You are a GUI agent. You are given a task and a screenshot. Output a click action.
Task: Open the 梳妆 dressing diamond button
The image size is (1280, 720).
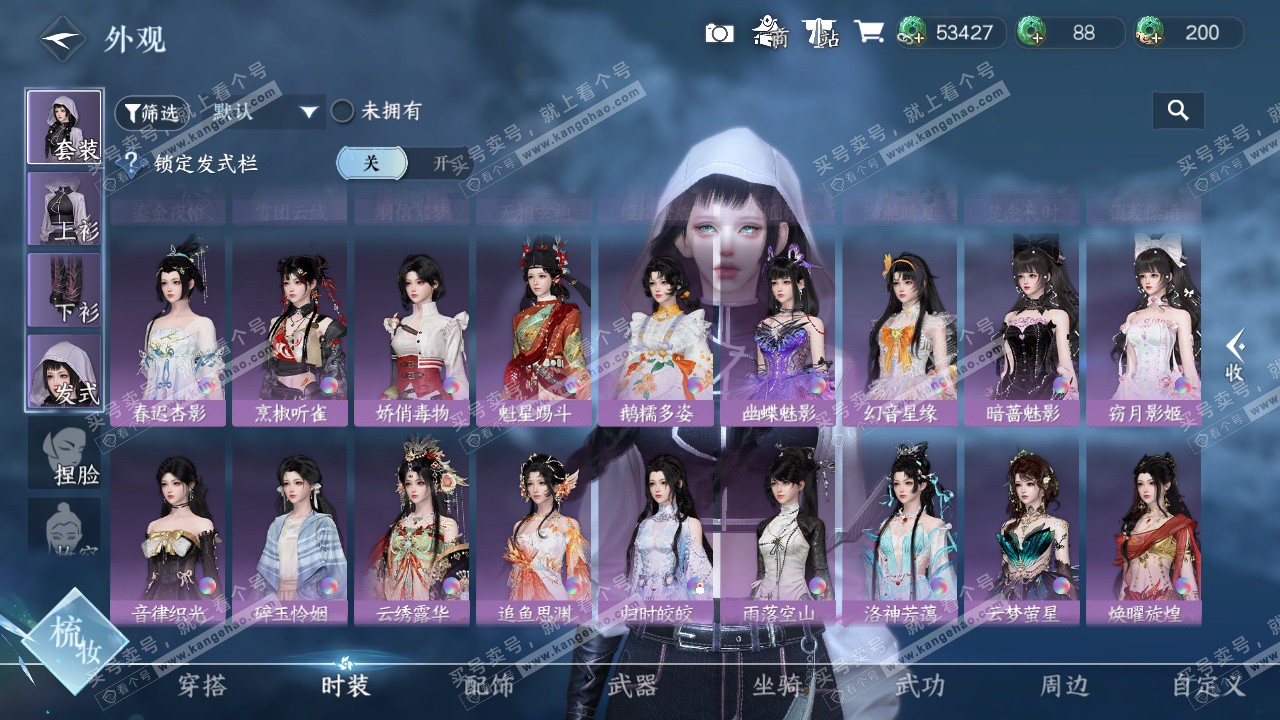pos(75,641)
